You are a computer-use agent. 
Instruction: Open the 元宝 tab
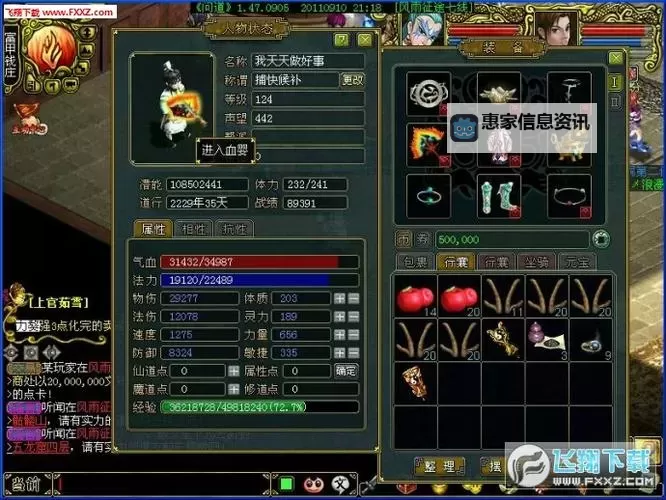click(575, 262)
